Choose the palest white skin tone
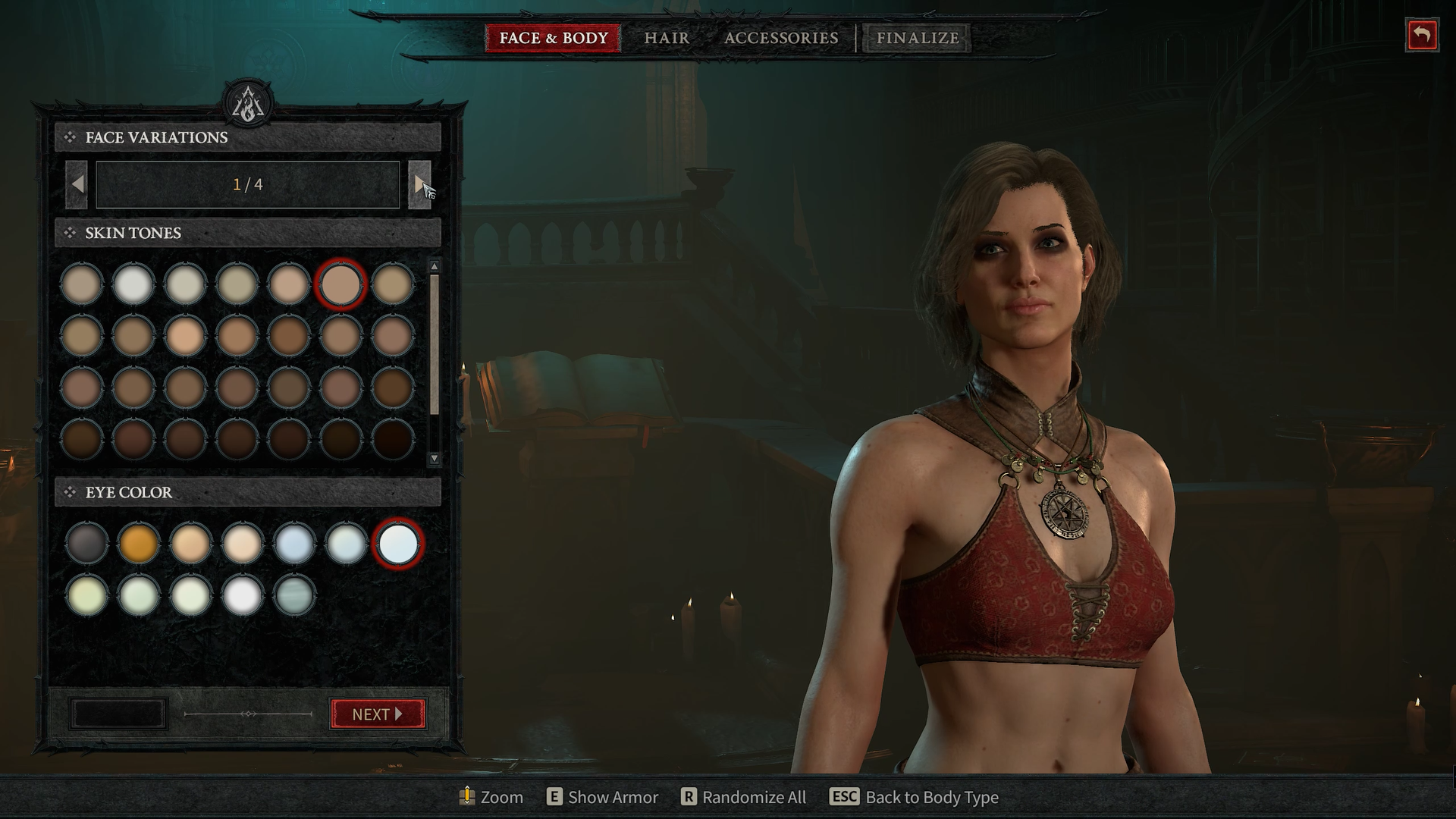The width and height of the screenshot is (1456, 819). click(133, 284)
